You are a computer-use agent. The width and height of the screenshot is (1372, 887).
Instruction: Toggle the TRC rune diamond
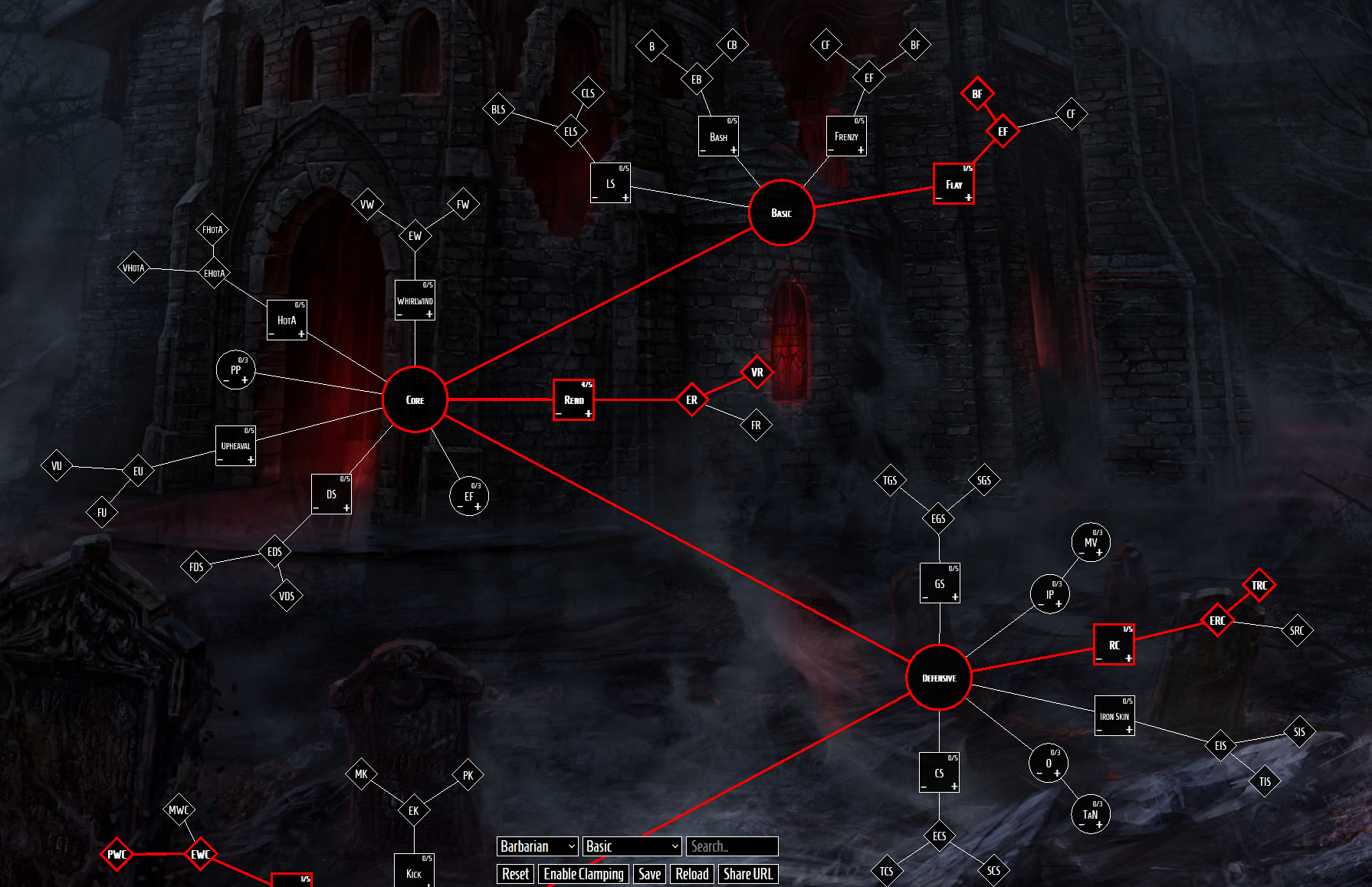tap(1259, 585)
